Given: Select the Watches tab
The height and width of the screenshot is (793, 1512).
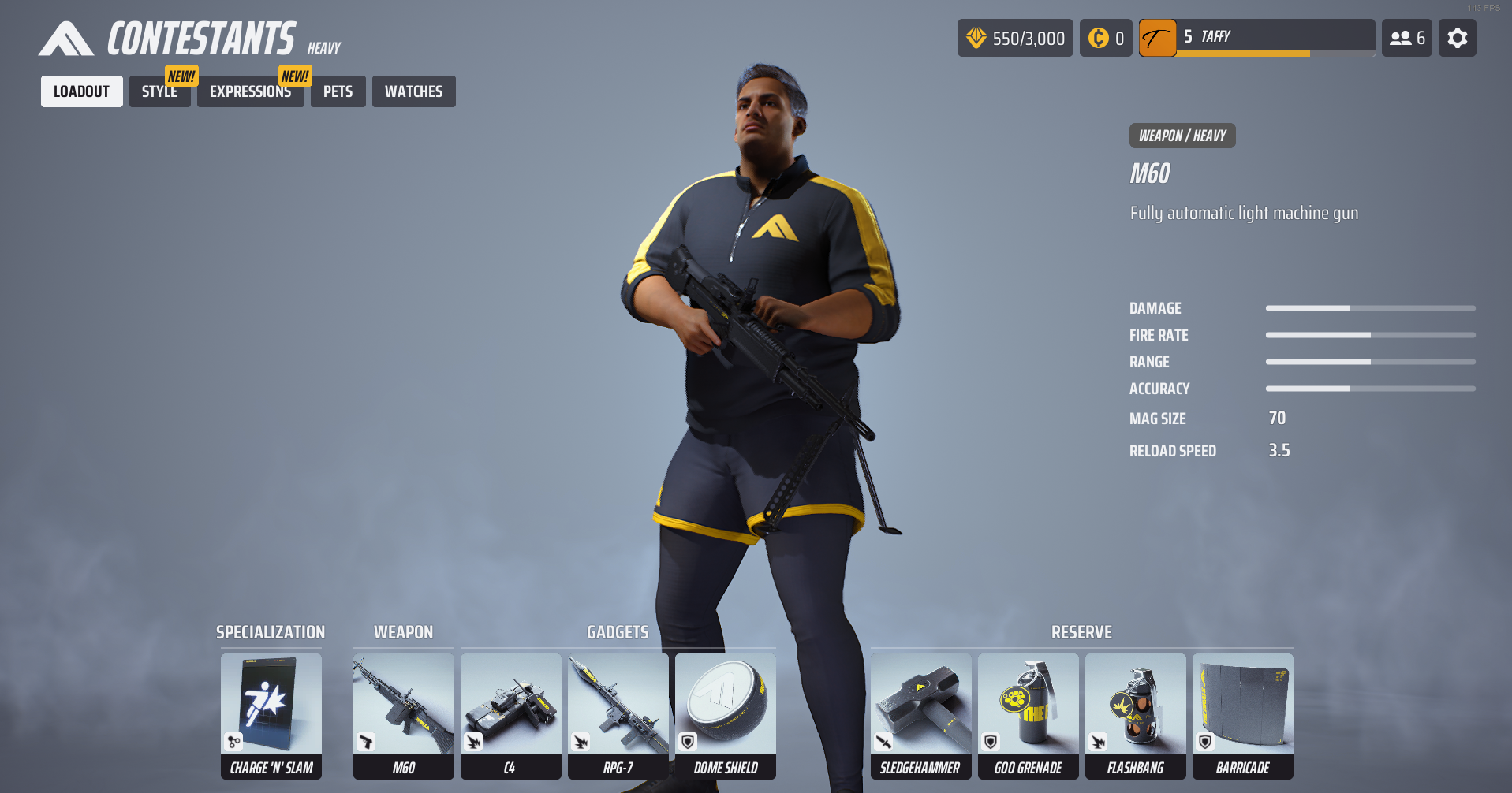Looking at the screenshot, I should 413,91.
